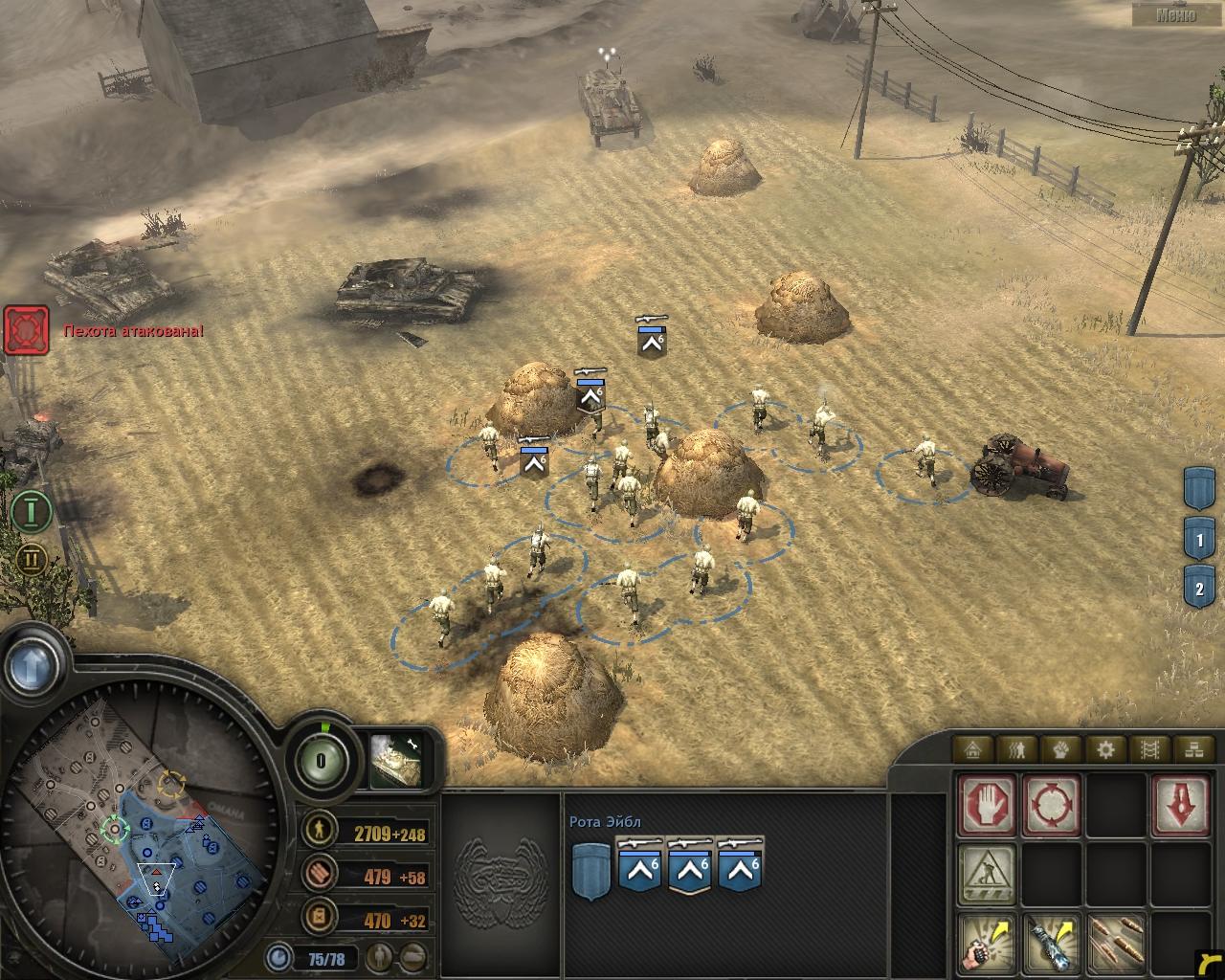Open the Меню button
The image size is (1225, 980).
pyautogui.click(x=1175, y=14)
